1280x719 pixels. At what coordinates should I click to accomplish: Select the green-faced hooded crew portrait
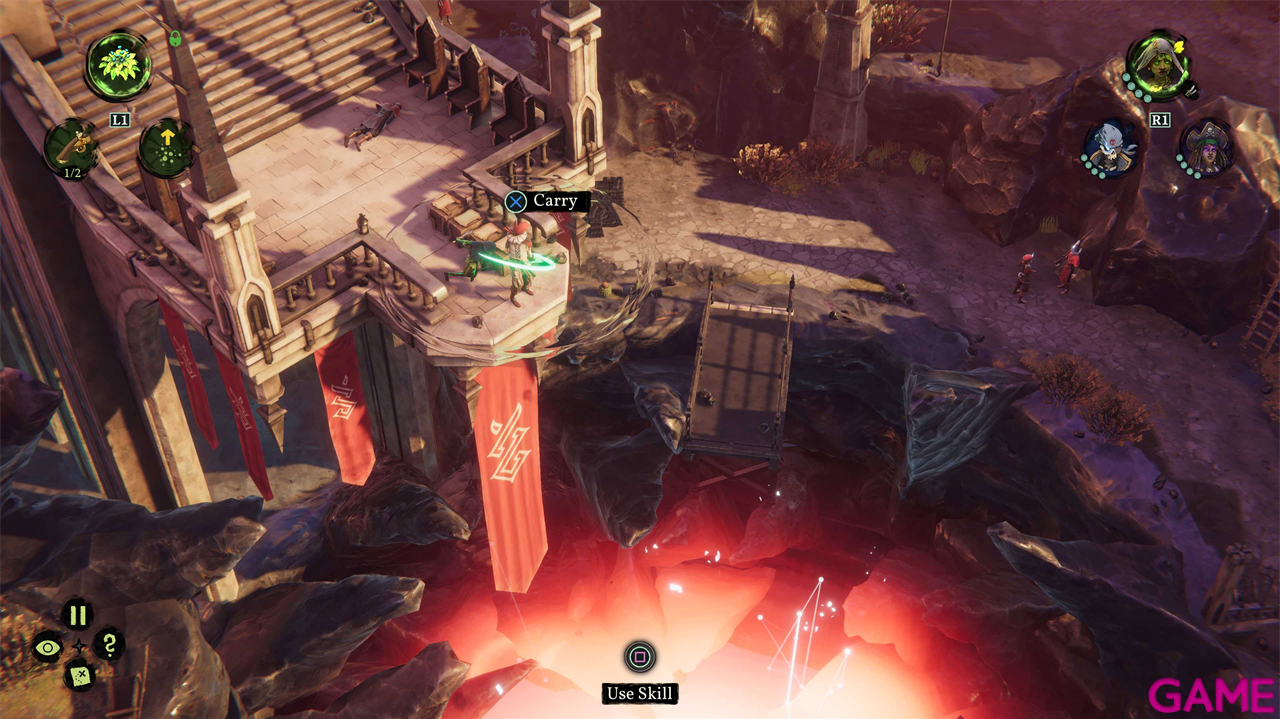[x=1158, y=65]
